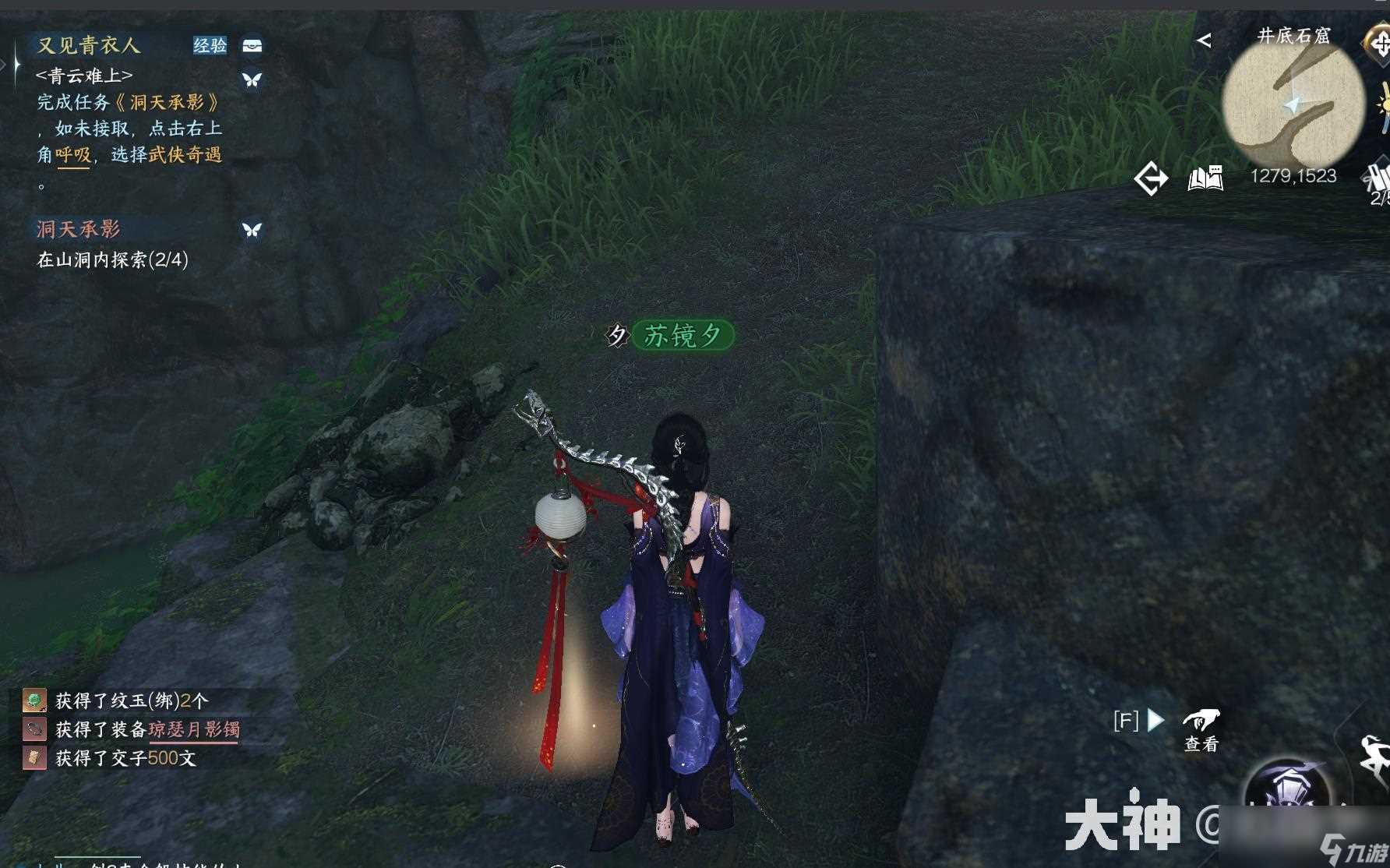Click the exit/leave area arrow icon
This screenshot has height=868, width=1390.
coord(1152,178)
